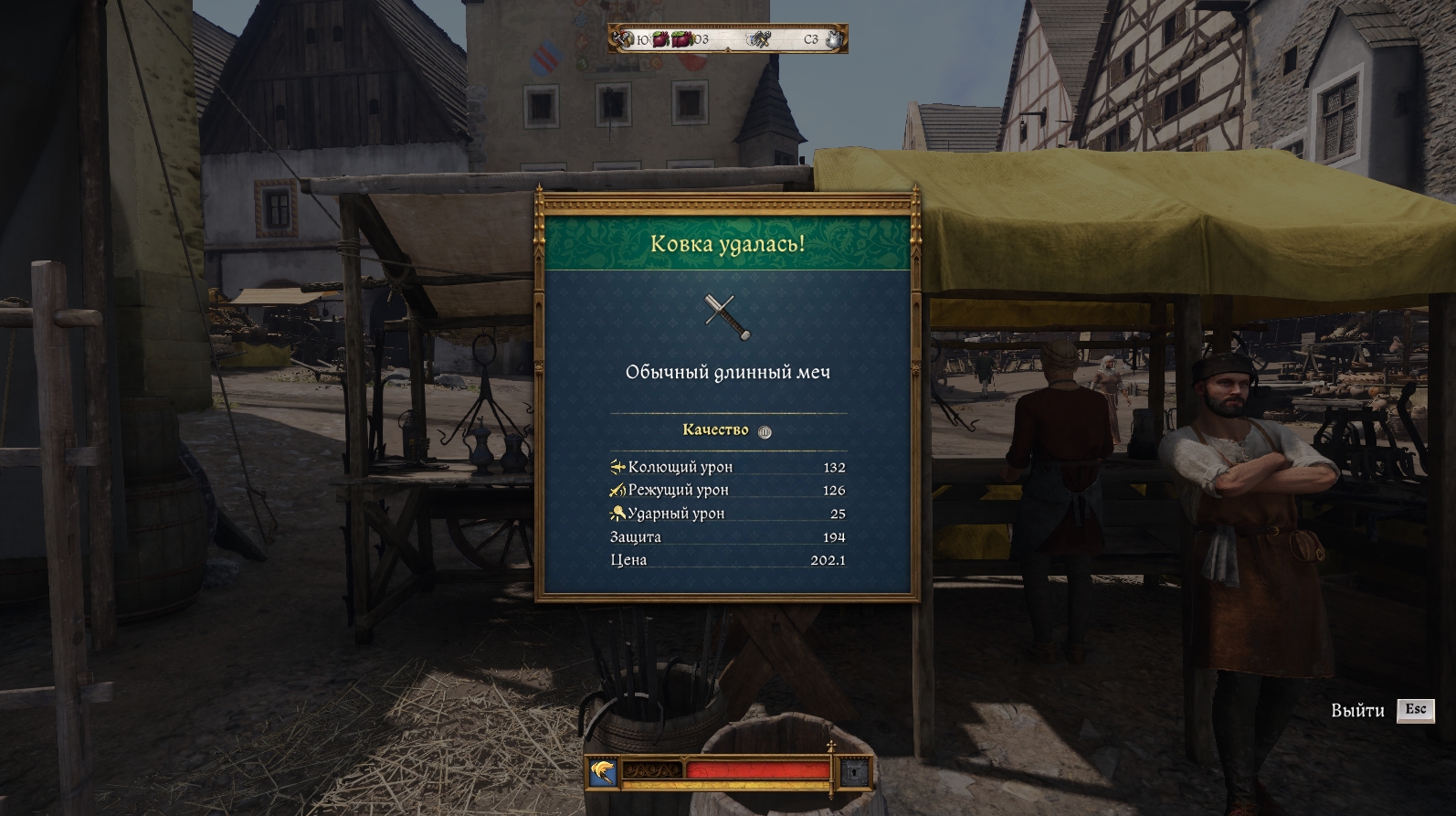The height and width of the screenshot is (816, 1456).
Task: Select the forged longsword icon
Action: pyautogui.click(x=727, y=316)
